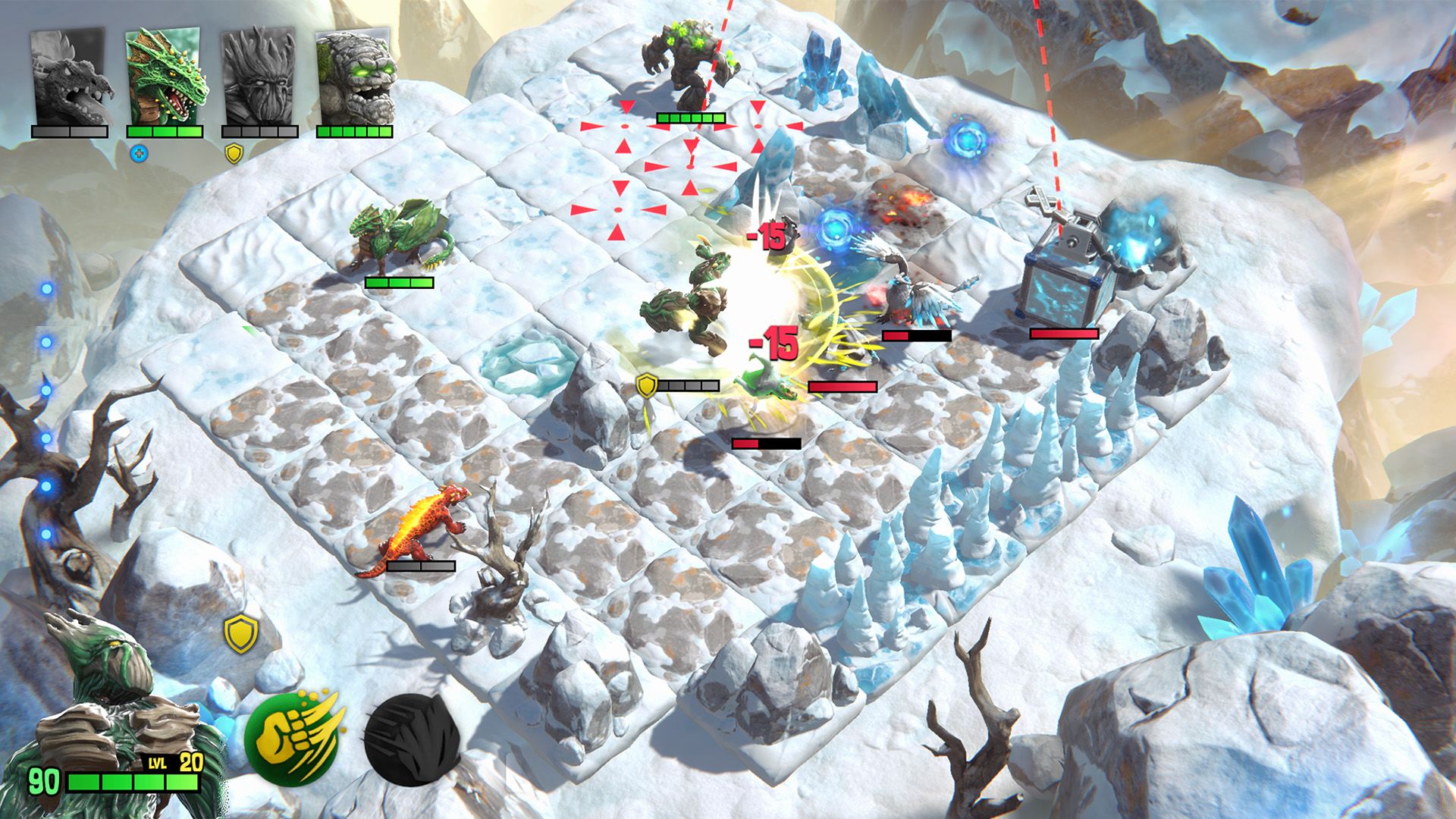Choose the green dragon portrait
This screenshot has height=819, width=1456.
165,77
